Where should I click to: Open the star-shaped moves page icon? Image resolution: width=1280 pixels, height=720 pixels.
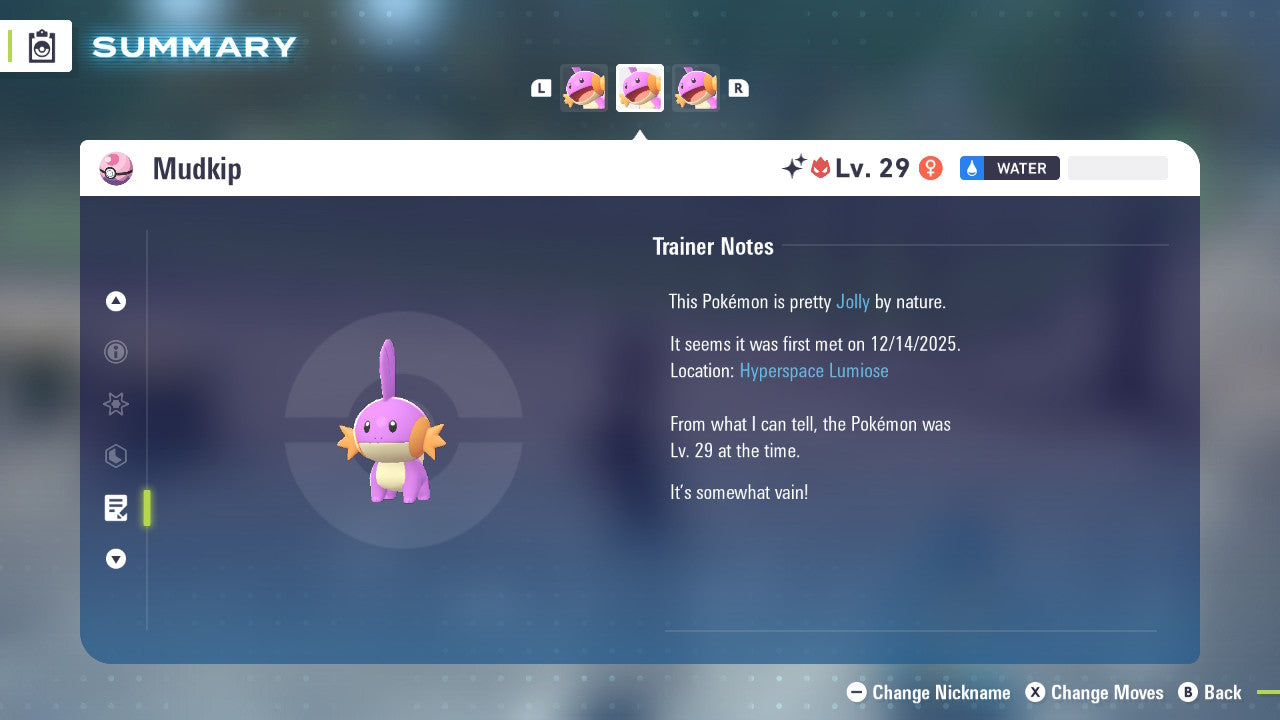(x=116, y=404)
